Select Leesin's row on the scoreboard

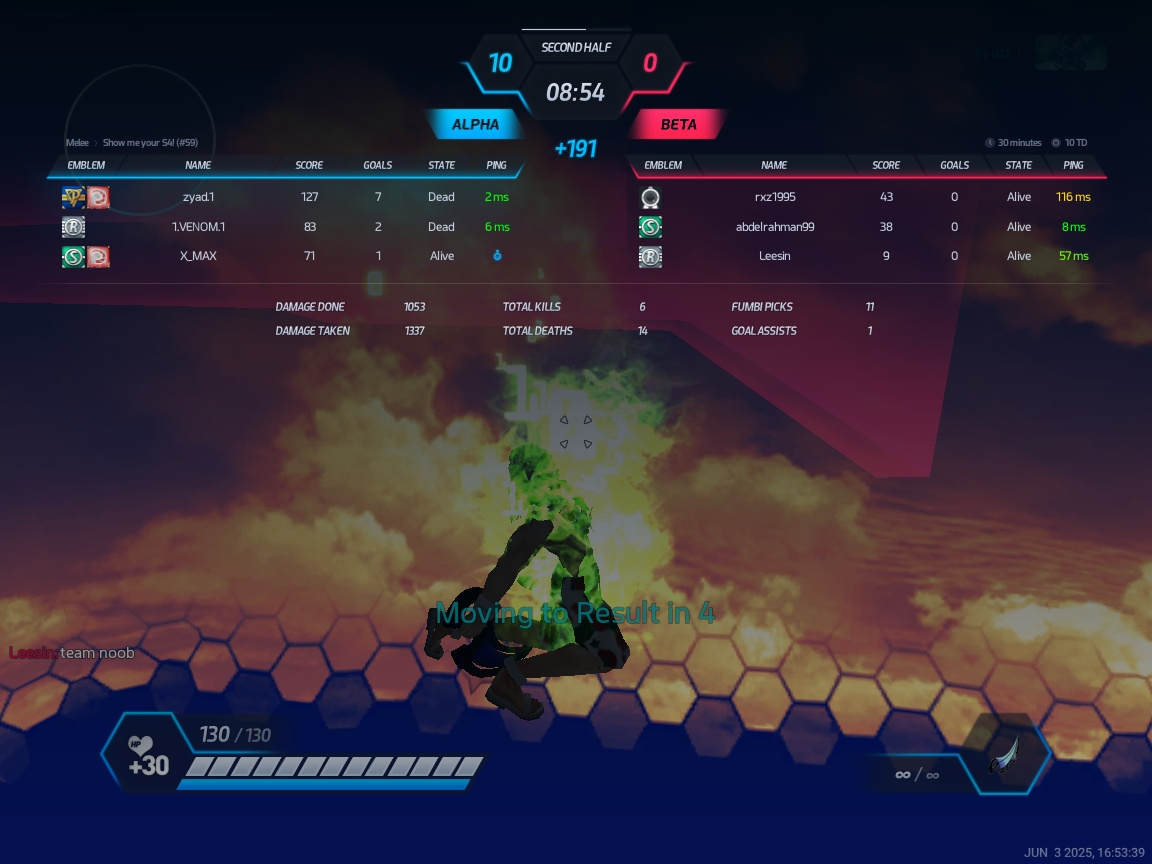click(x=774, y=256)
